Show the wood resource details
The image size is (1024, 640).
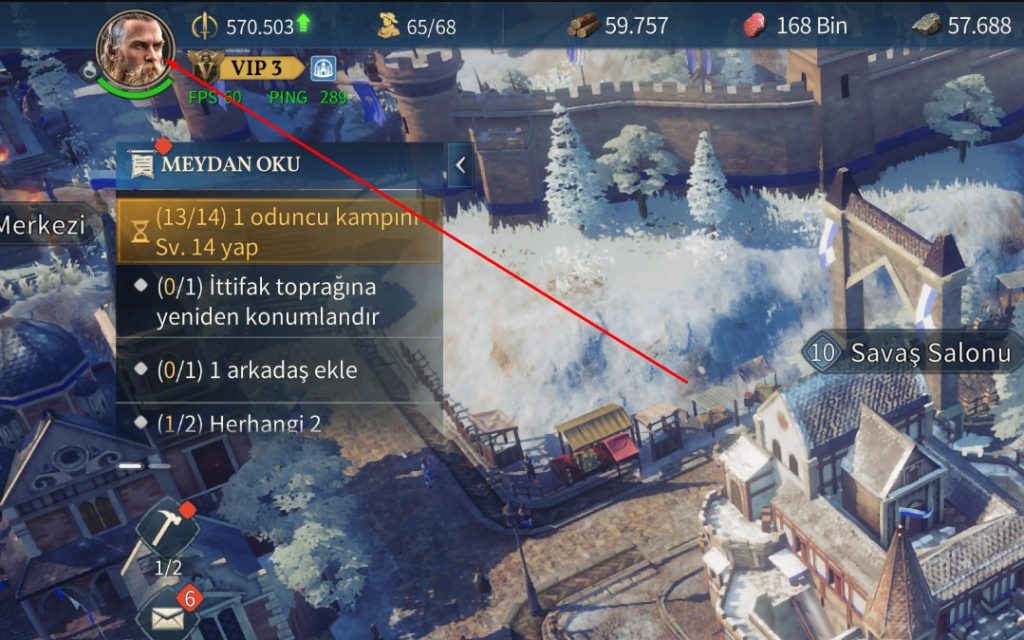click(x=618, y=26)
